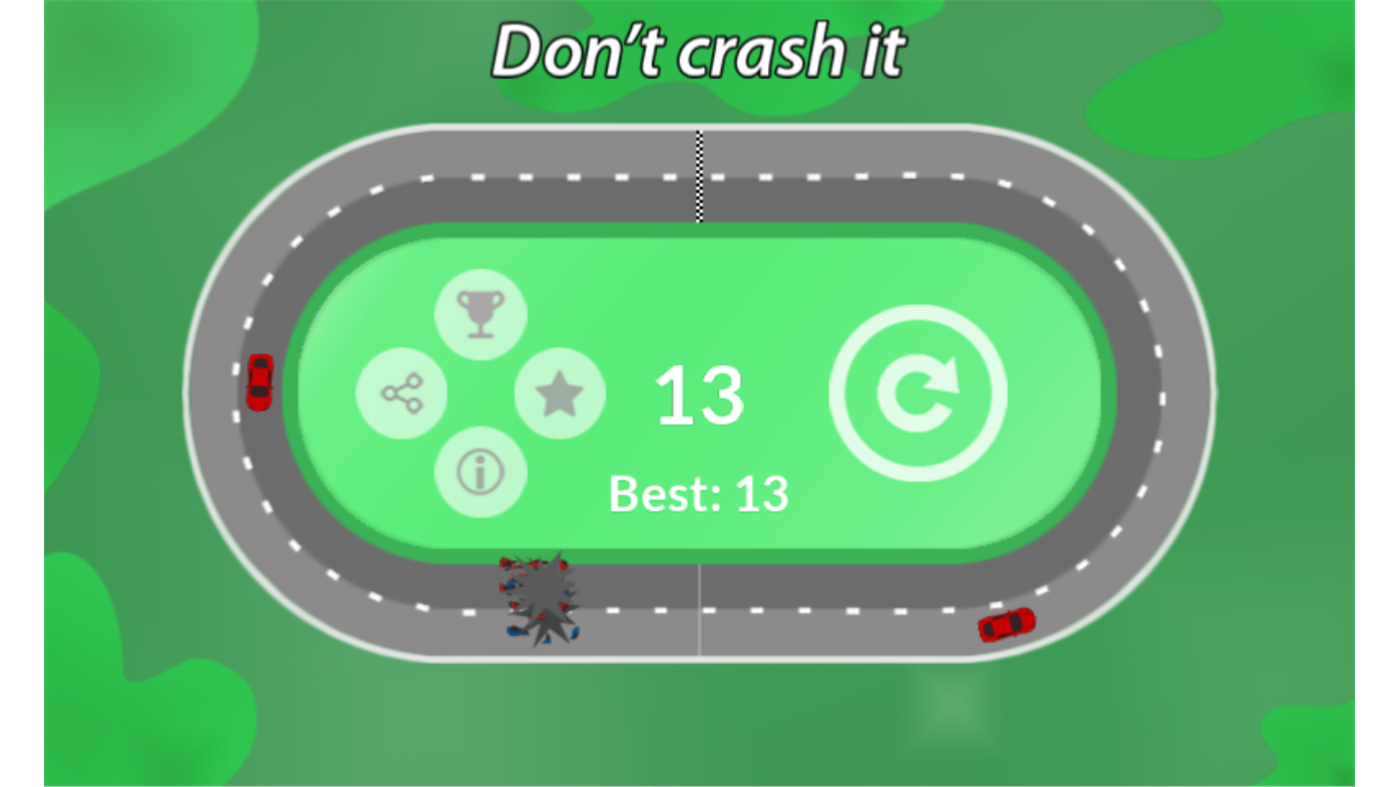Open leaderboards from the trophy button
Viewport: 1399px width, 787px height.
[480, 312]
